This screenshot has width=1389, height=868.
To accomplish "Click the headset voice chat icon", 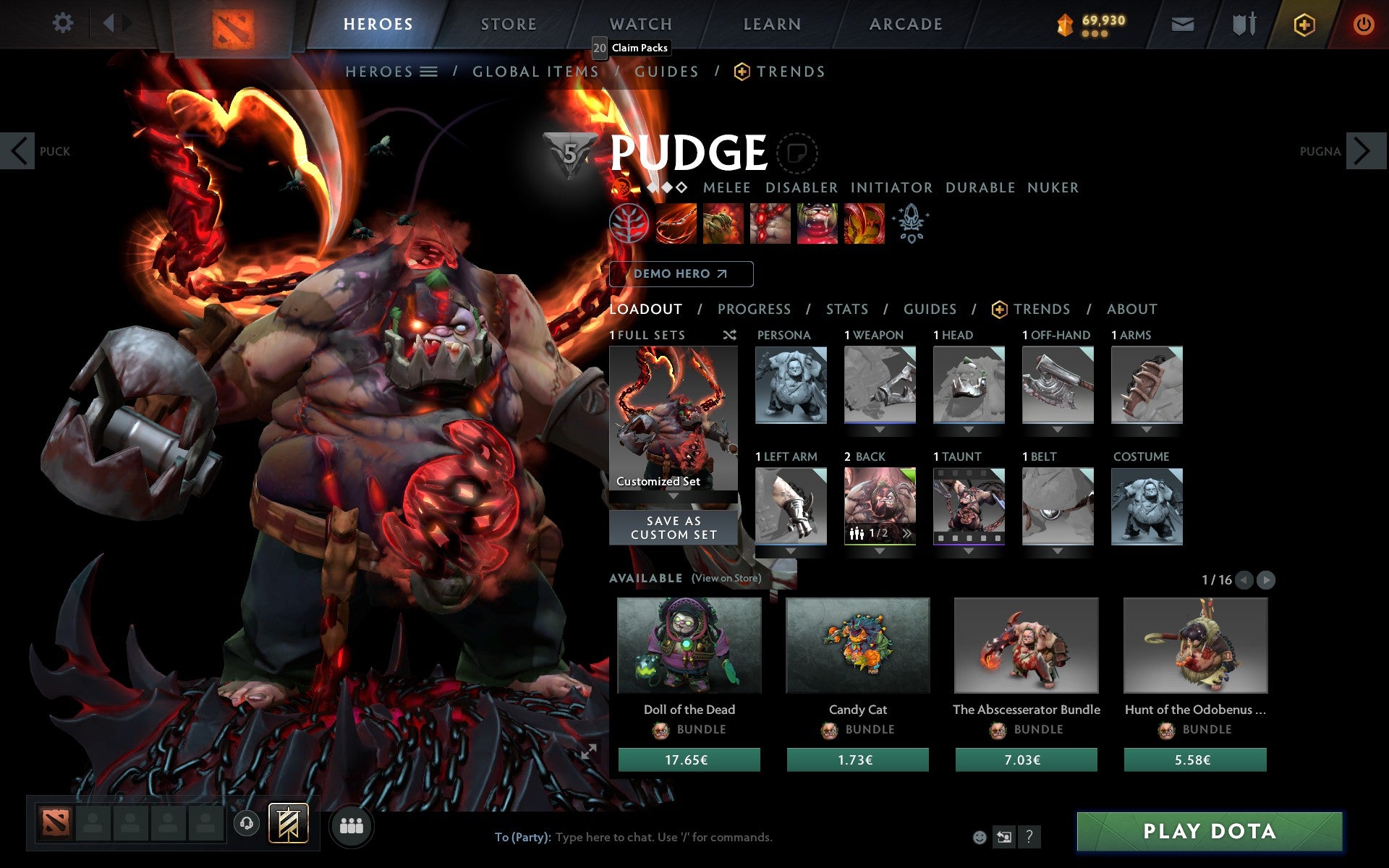I will pos(247,822).
